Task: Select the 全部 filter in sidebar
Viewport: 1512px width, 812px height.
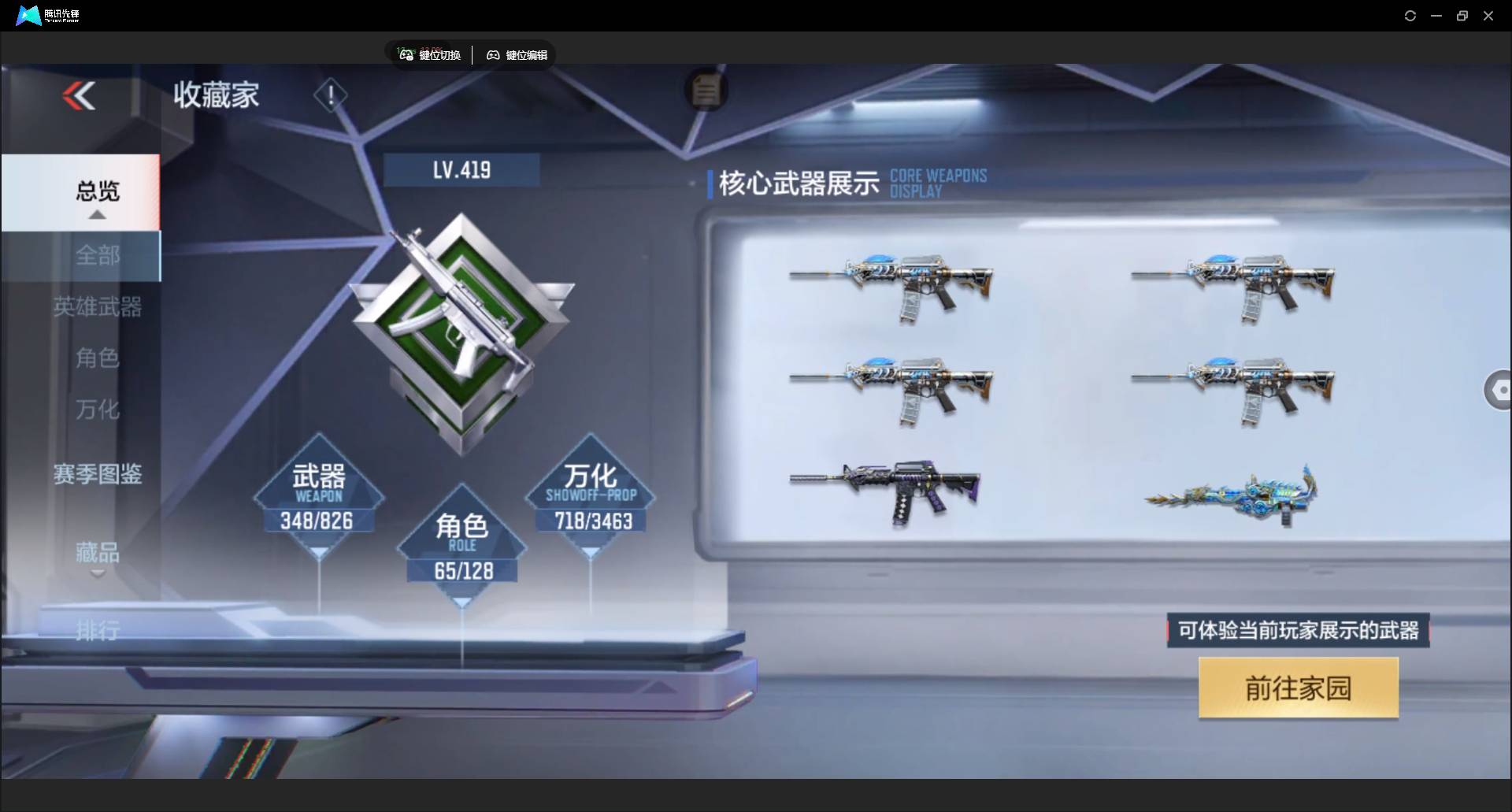Action: (97, 255)
